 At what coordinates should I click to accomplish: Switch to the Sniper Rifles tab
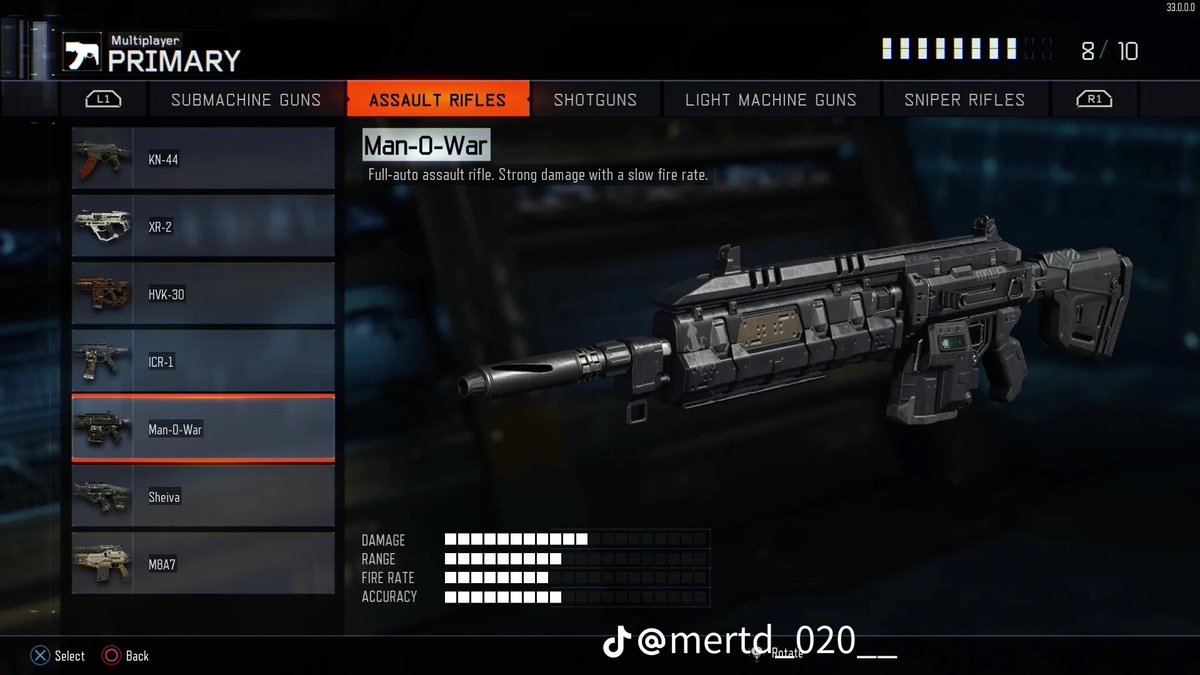click(964, 100)
